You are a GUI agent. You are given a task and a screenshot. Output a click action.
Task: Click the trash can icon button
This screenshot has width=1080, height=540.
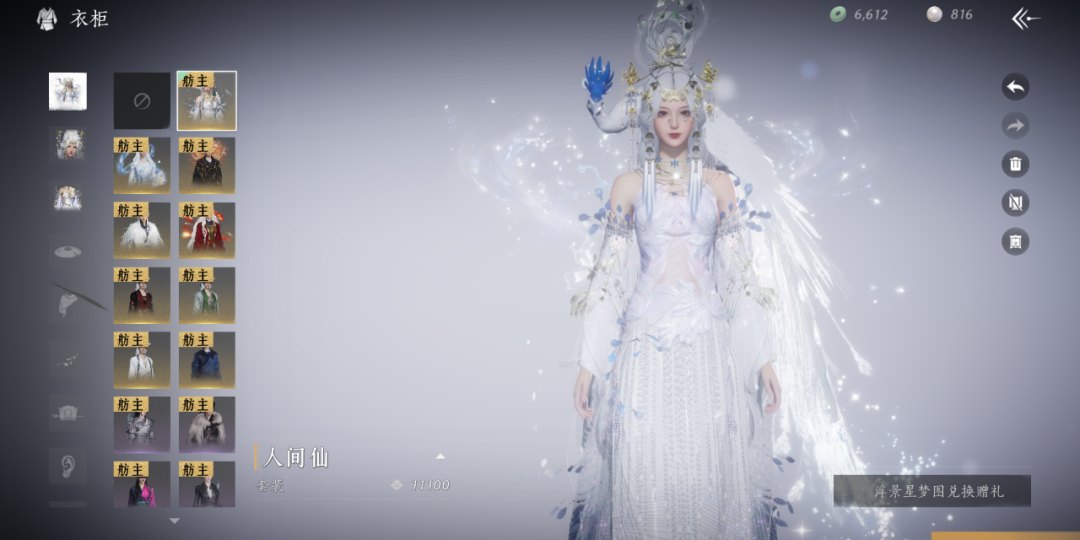1015,164
